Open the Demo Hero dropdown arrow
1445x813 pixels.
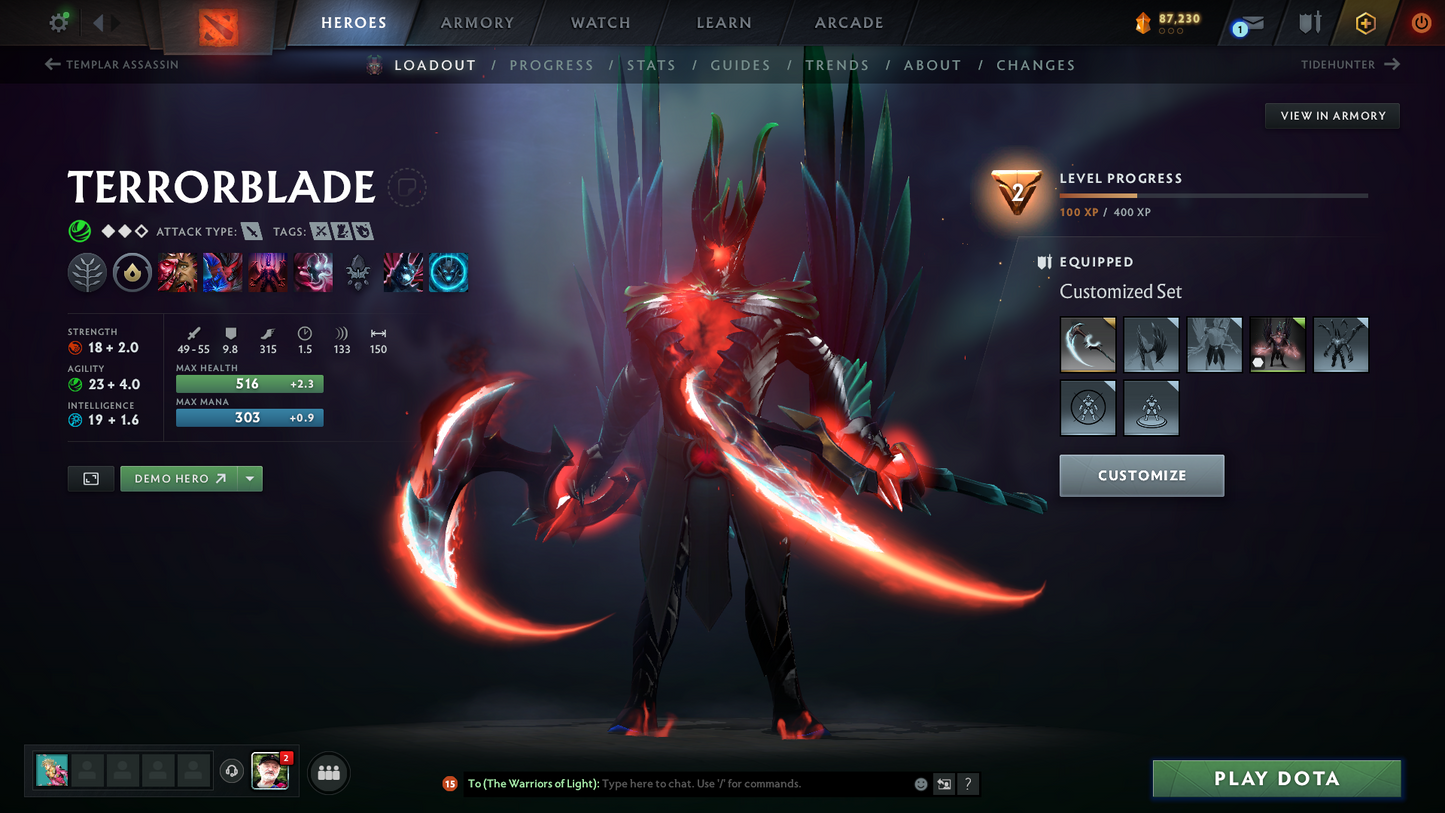[249, 478]
